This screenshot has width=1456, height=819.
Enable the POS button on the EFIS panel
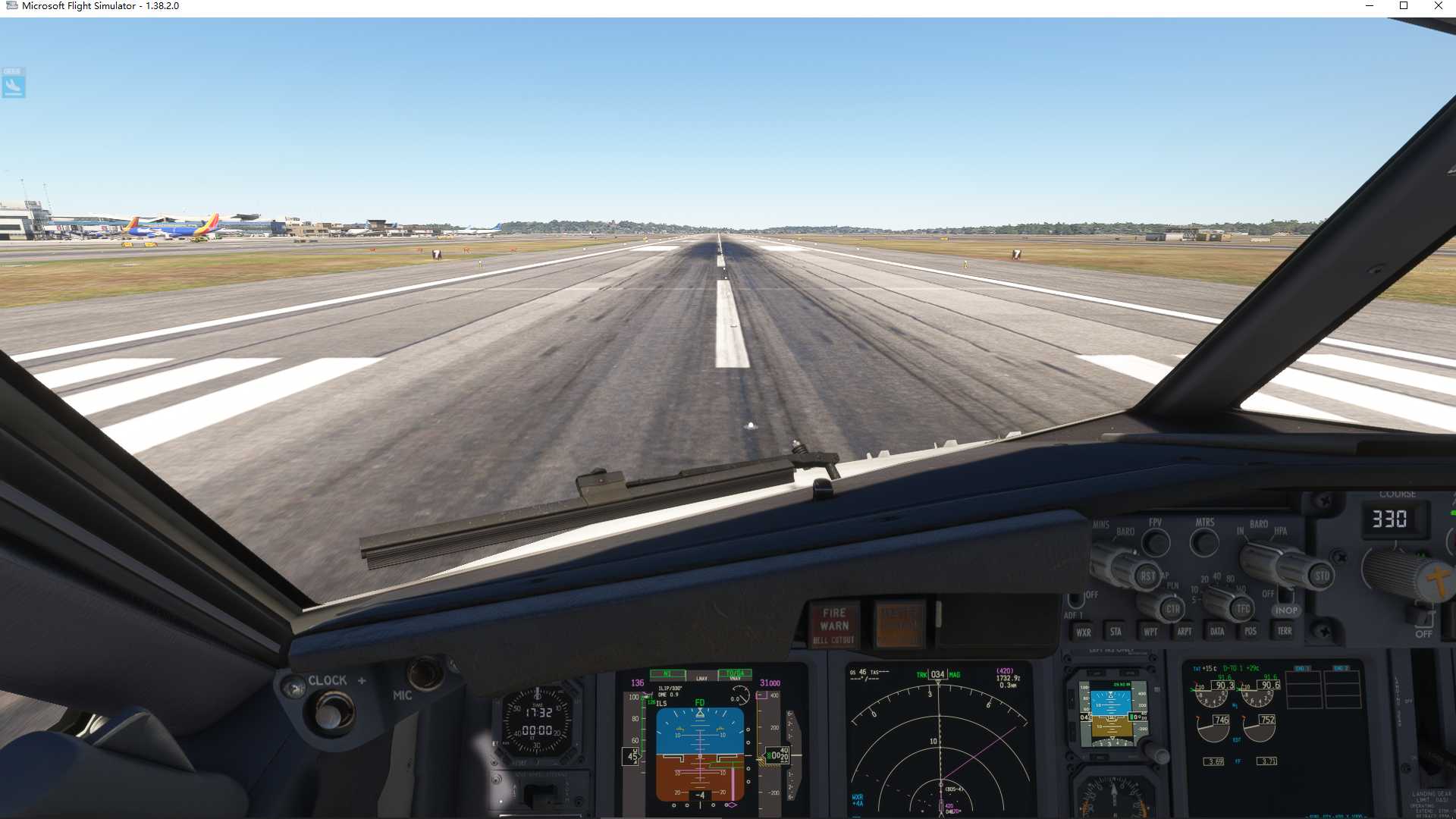[1250, 632]
